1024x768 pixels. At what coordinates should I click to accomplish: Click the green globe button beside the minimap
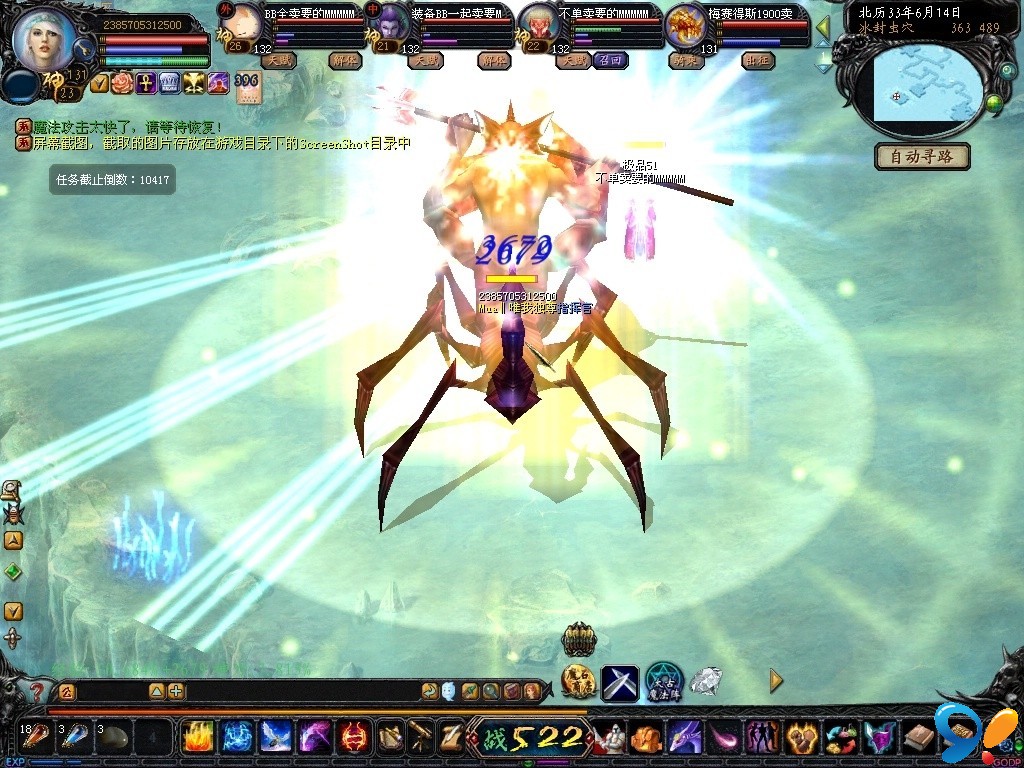994,103
